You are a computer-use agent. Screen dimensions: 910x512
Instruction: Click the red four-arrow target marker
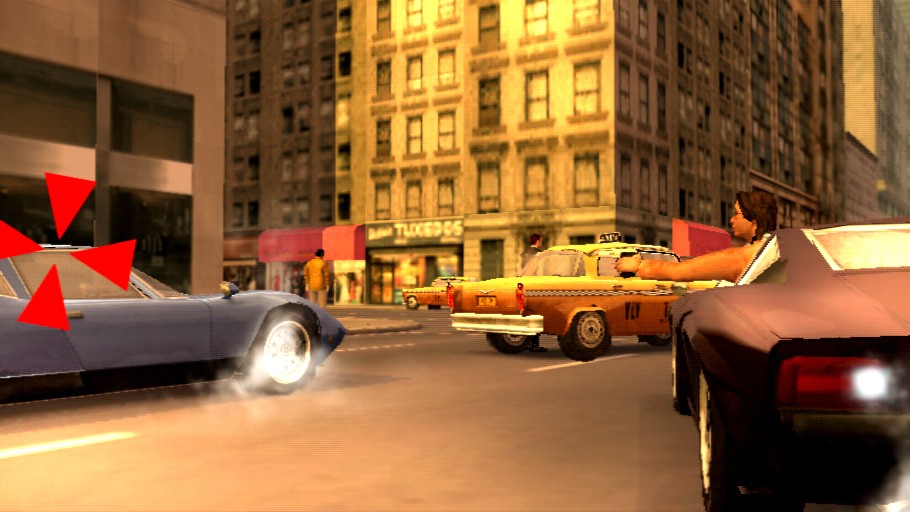pyautogui.click(x=62, y=252)
